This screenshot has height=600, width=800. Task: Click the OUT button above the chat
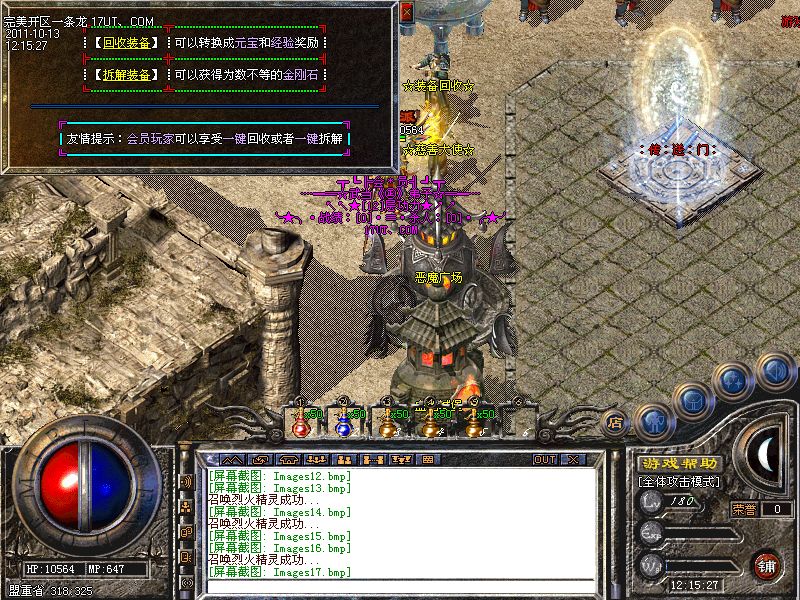(545, 459)
